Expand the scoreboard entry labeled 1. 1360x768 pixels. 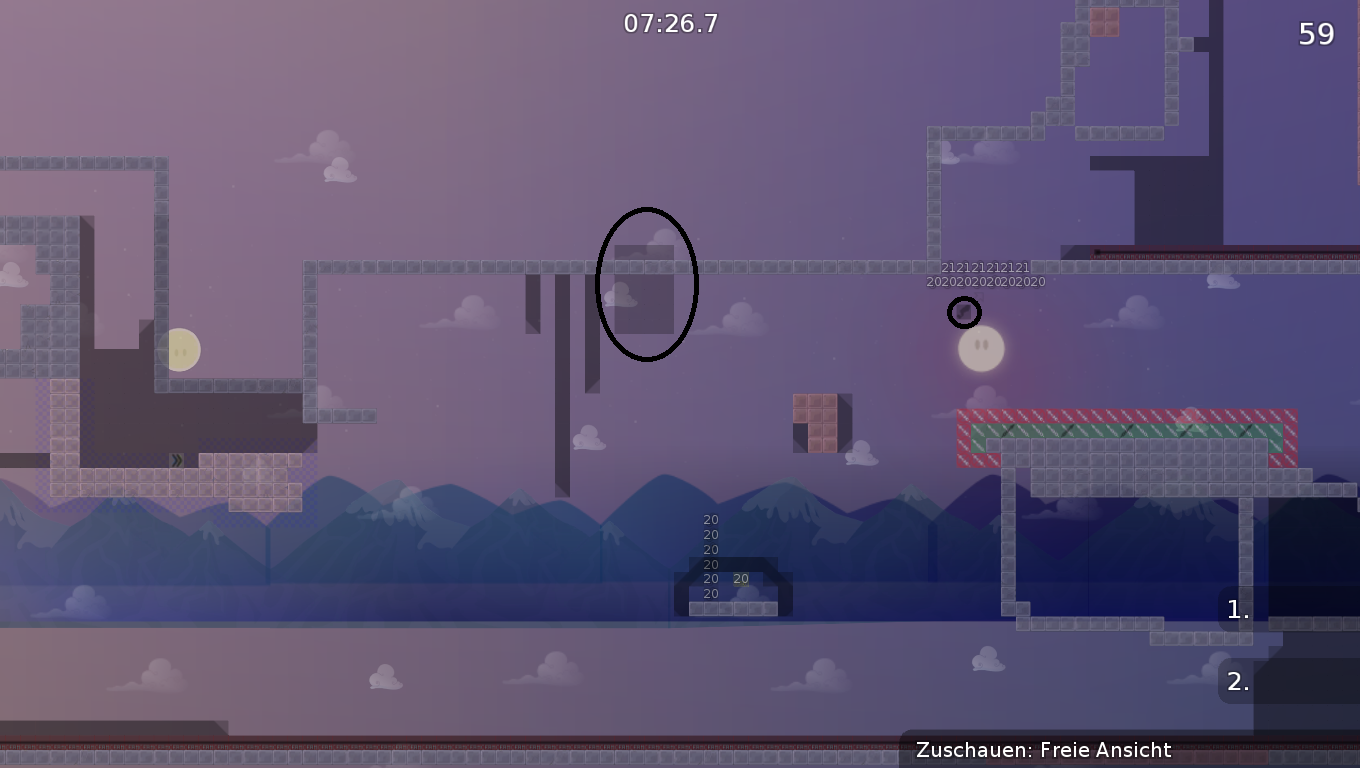pyautogui.click(x=1236, y=610)
